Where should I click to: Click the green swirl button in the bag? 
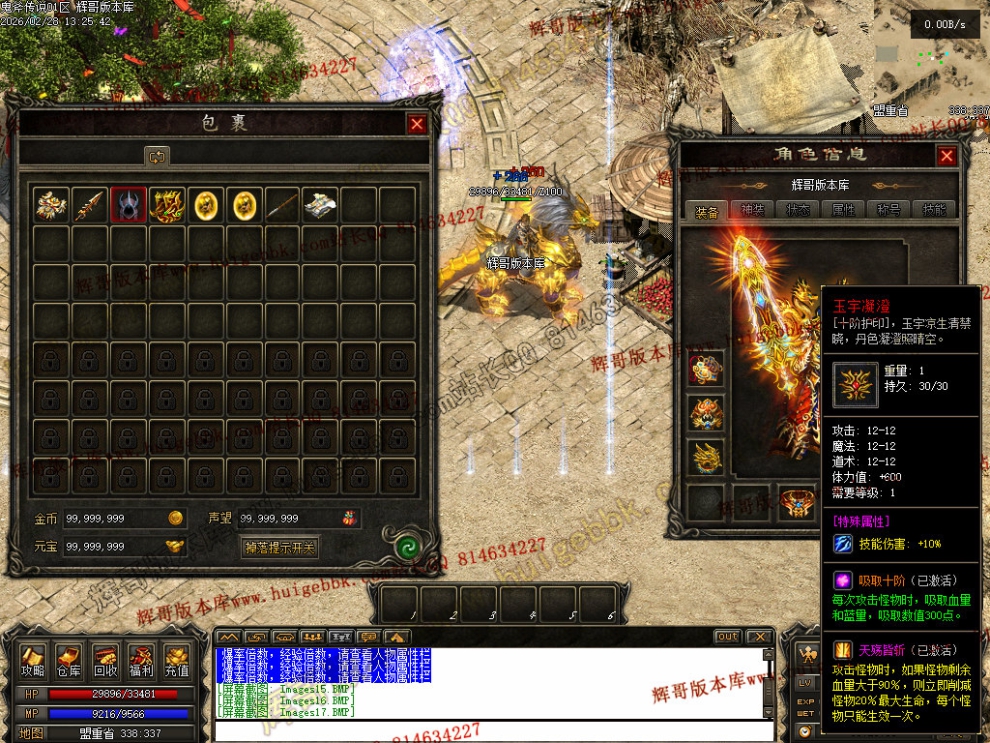[x=406, y=547]
